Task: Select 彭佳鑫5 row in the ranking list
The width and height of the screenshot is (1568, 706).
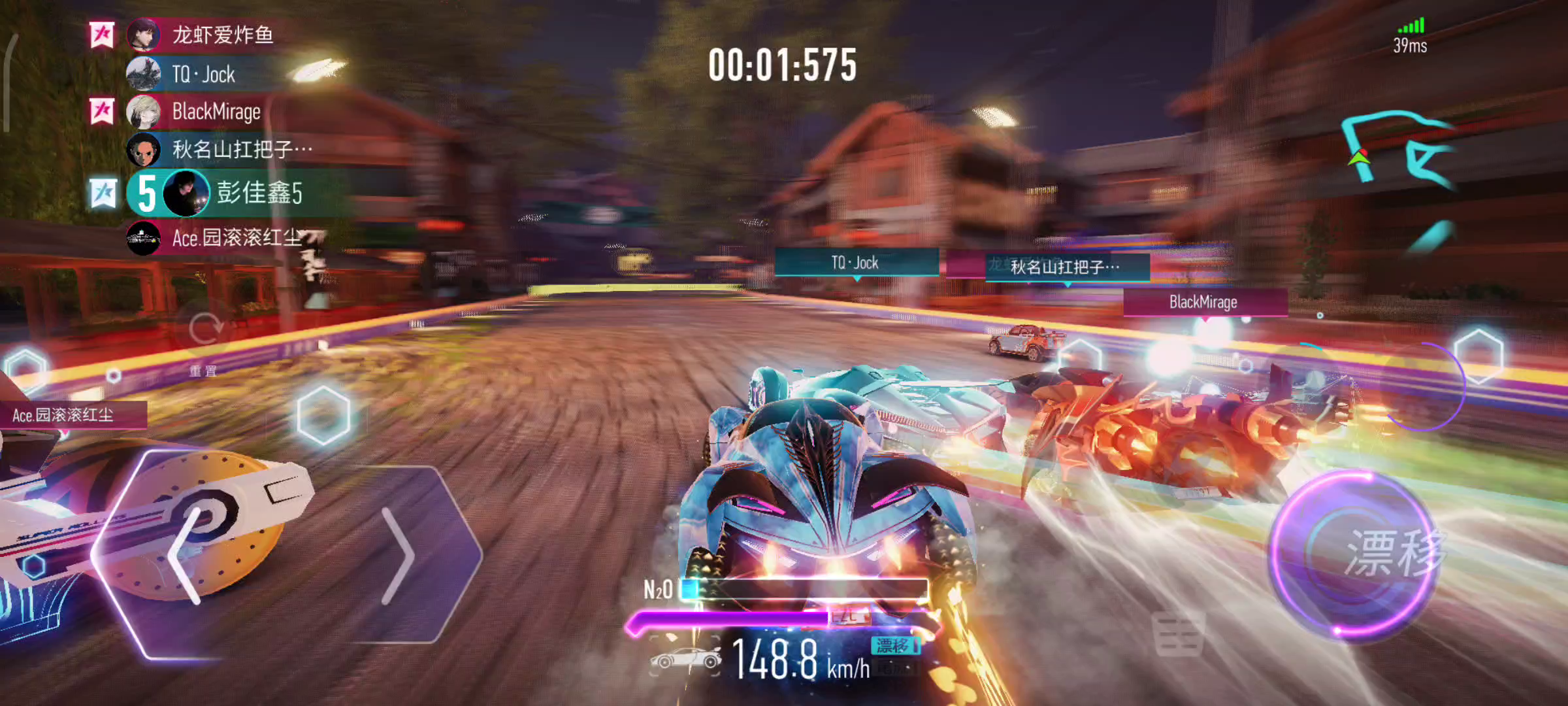Action: pyautogui.click(x=259, y=193)
